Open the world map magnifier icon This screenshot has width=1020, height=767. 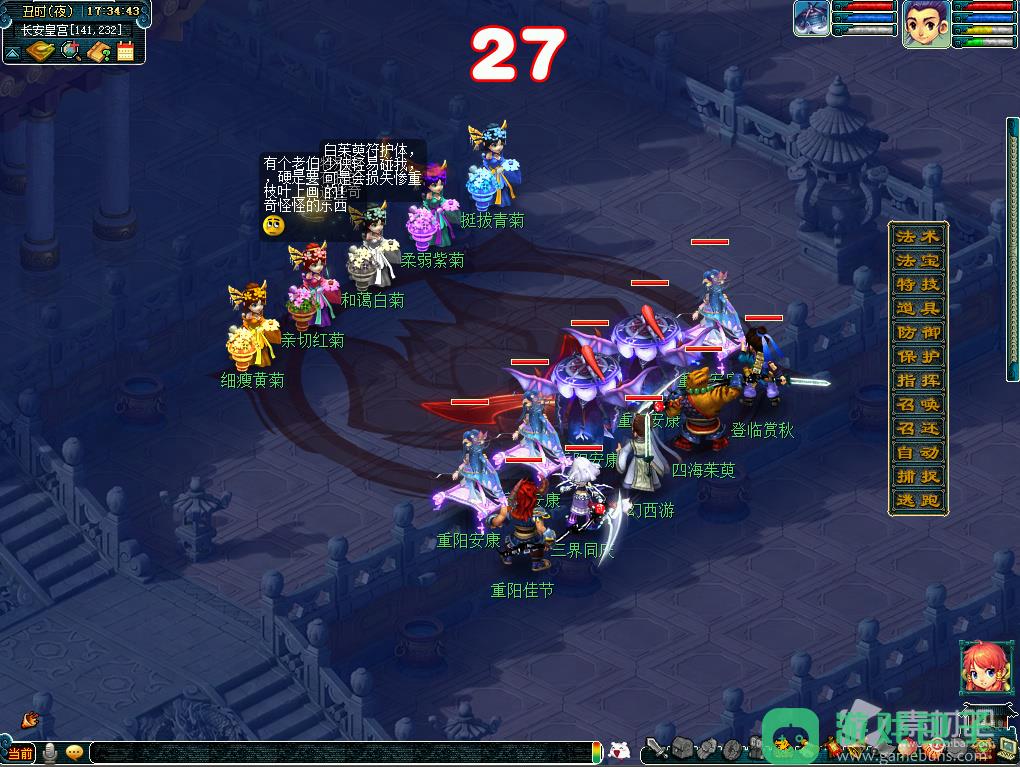click(x=70, y=51)
